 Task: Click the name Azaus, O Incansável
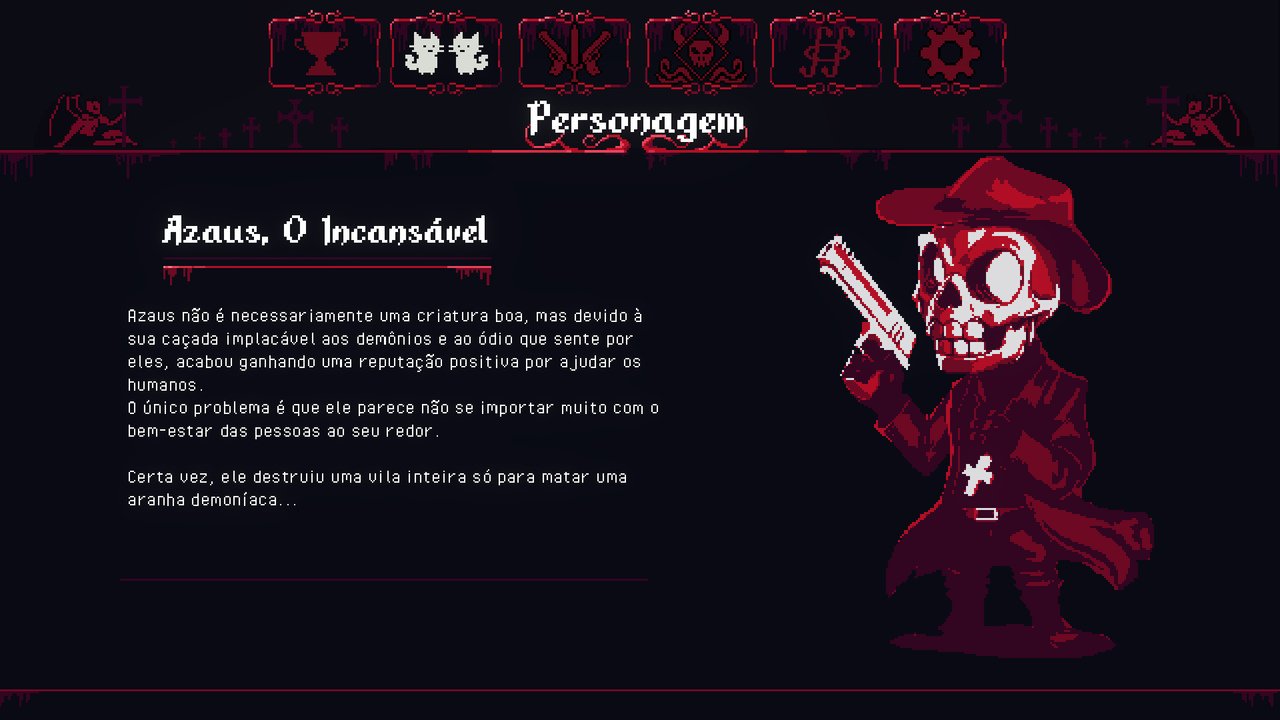325,233
